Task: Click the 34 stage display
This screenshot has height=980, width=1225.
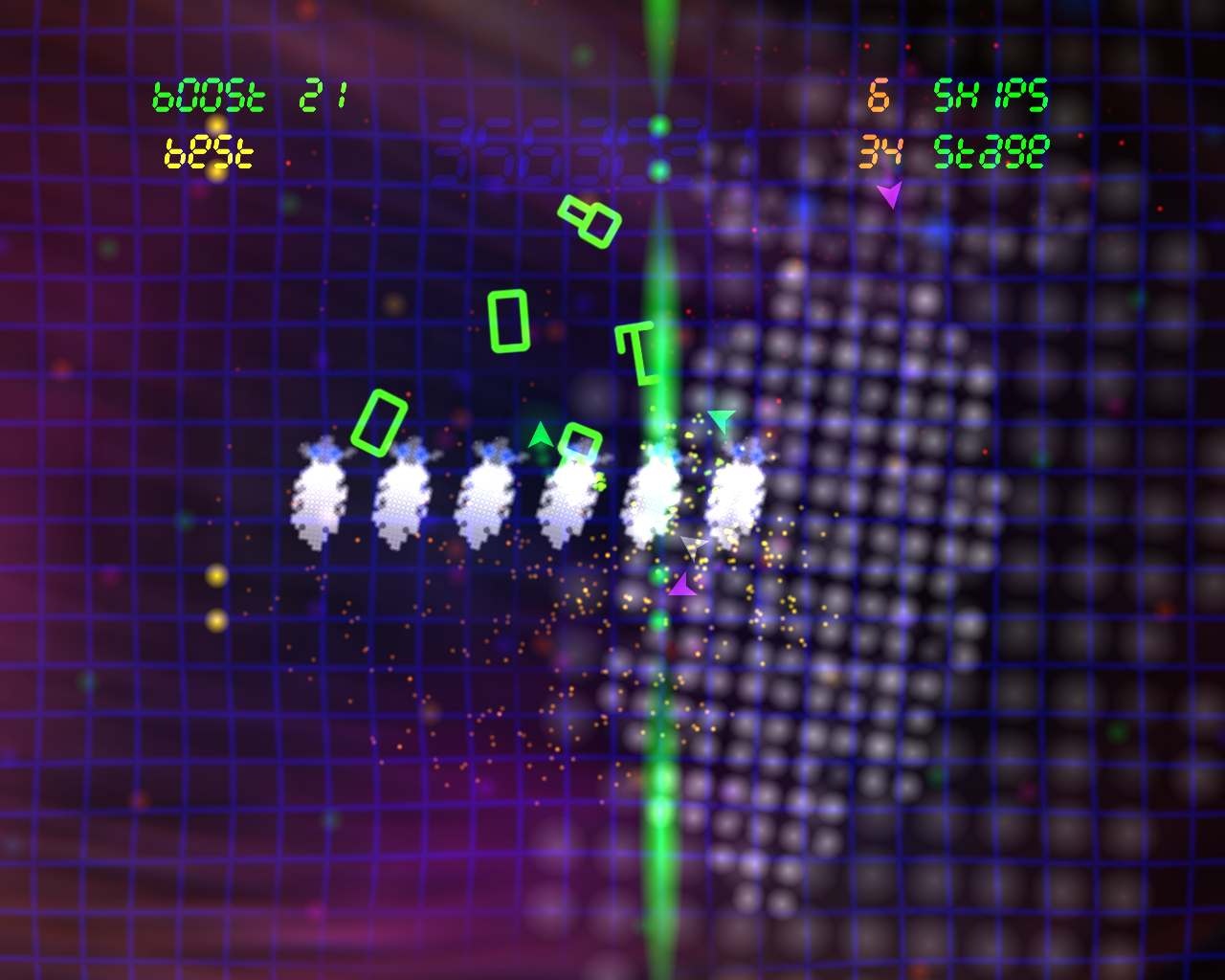Action: 957,148
